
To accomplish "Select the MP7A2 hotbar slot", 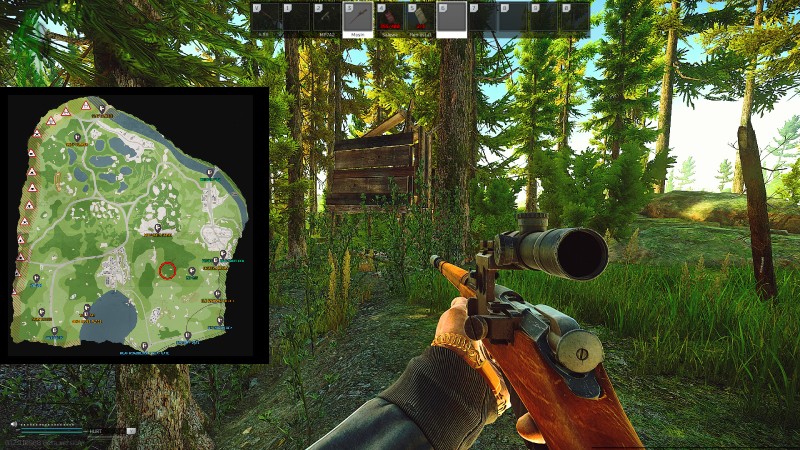I will (x=326, y=18).
